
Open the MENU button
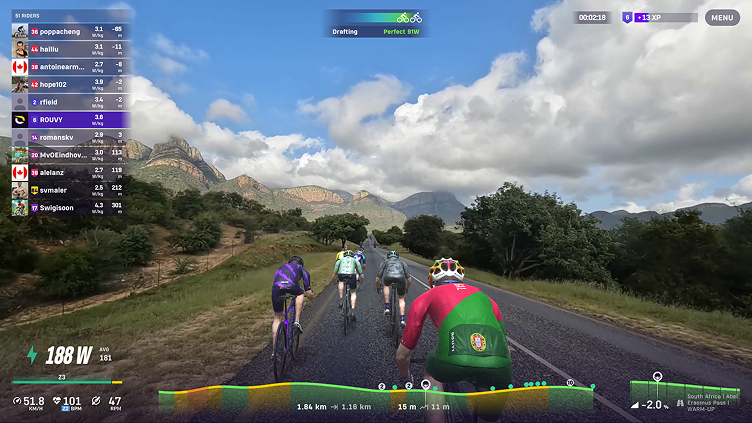722,17
